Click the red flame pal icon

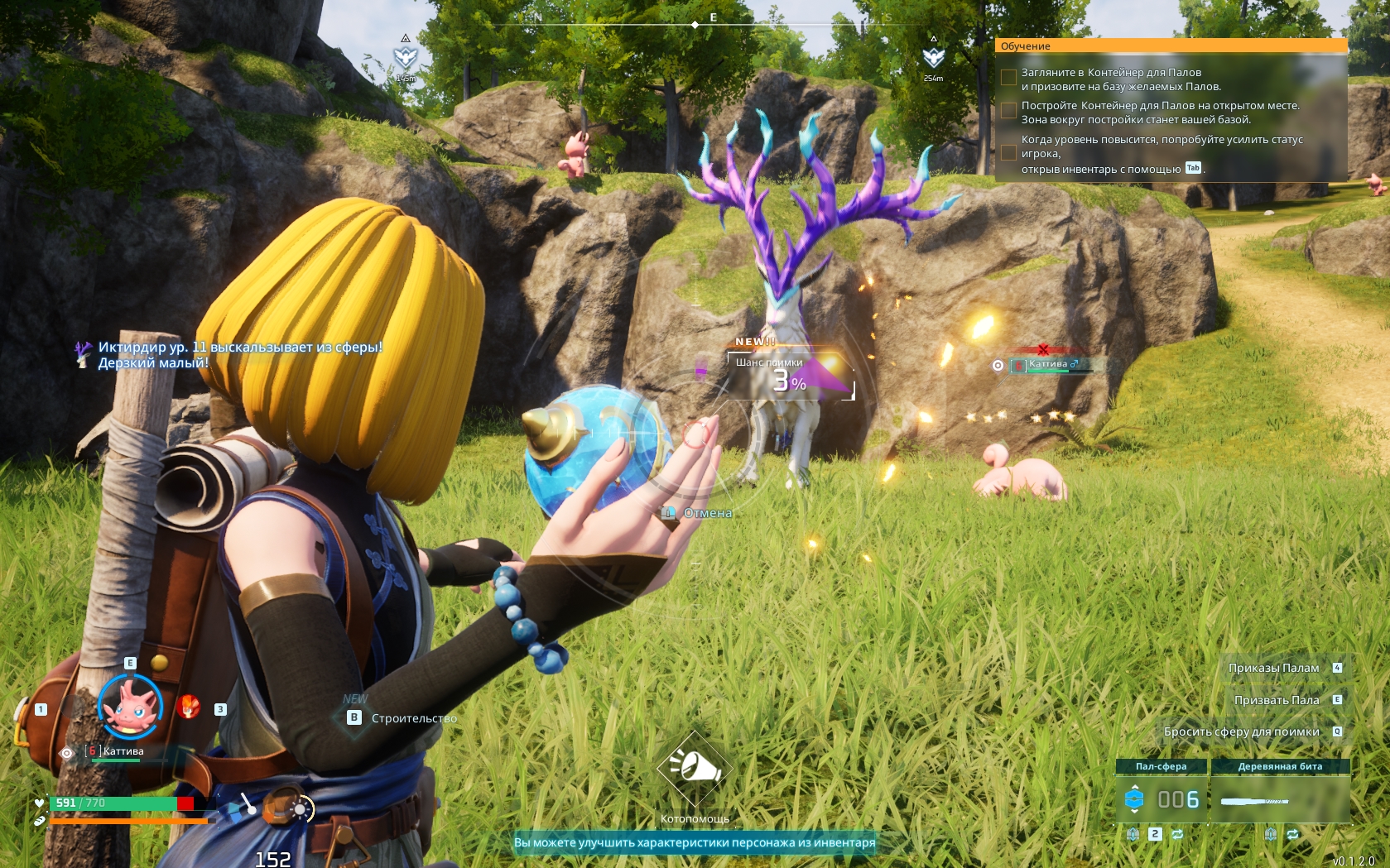[188, 707]
